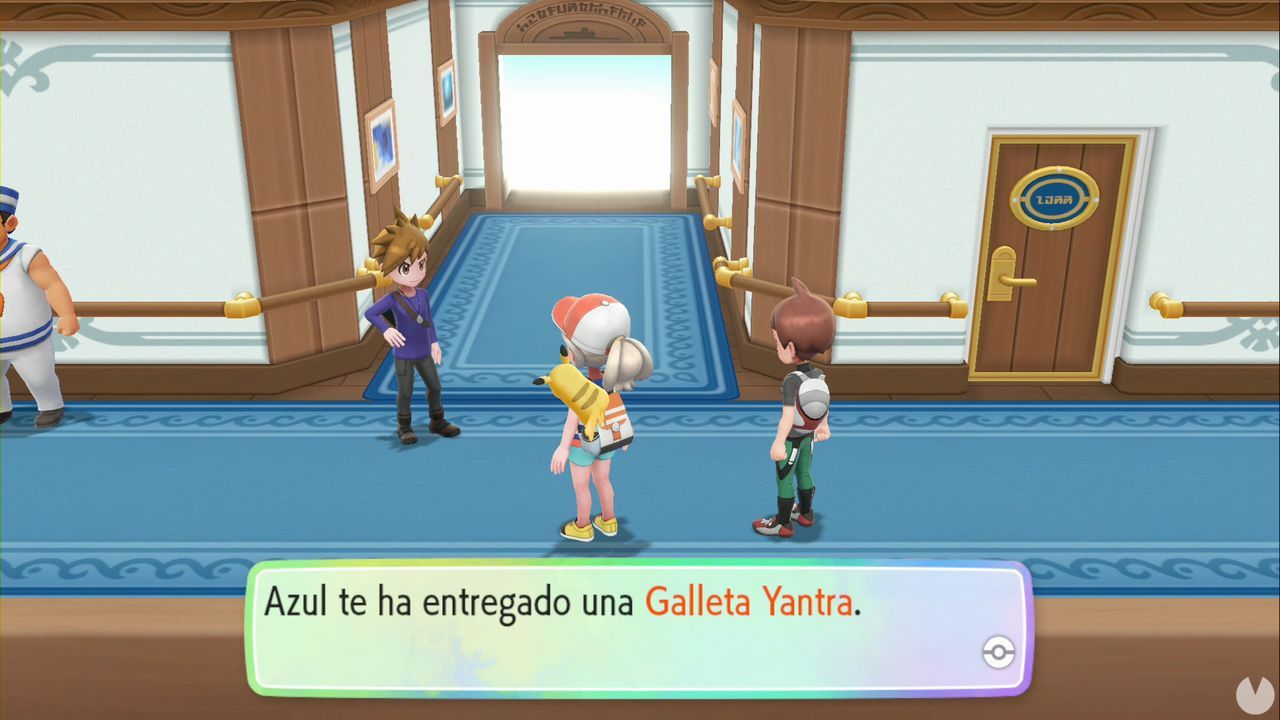
Task: Click the orange Galleta Yantra text
Action: (748, 601)
